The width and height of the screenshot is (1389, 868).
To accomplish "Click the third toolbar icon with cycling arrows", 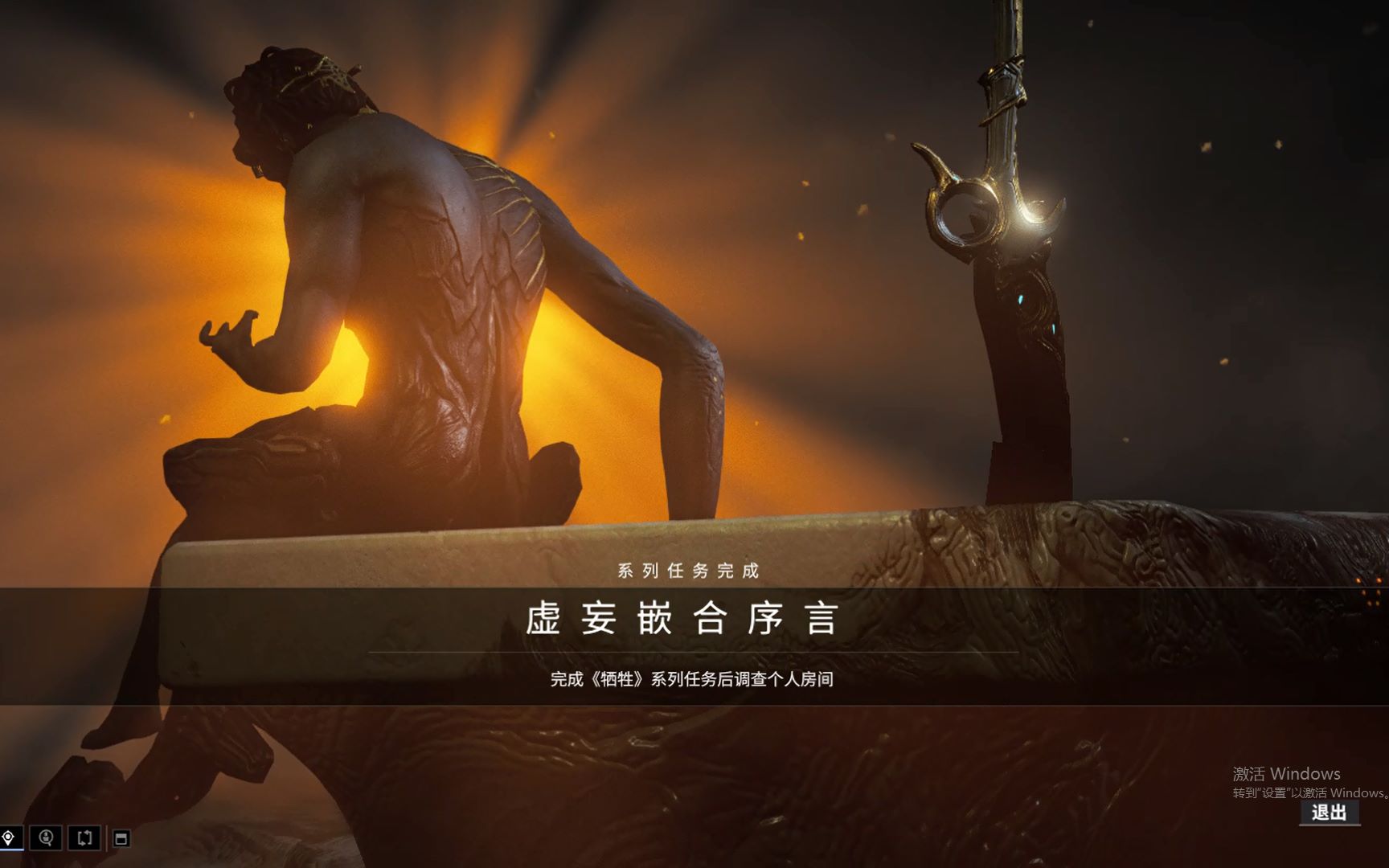I will click(x=84, y=838).
